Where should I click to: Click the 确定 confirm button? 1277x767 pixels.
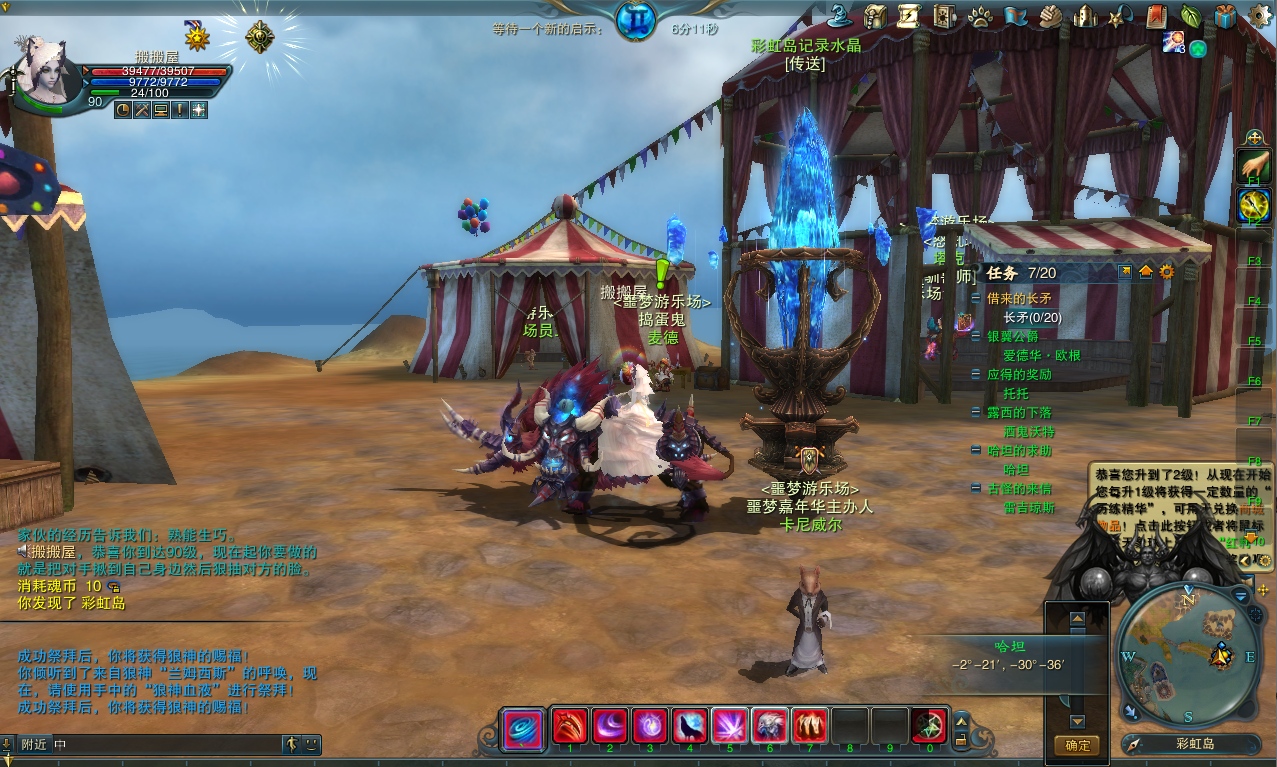click(1076, 745)
